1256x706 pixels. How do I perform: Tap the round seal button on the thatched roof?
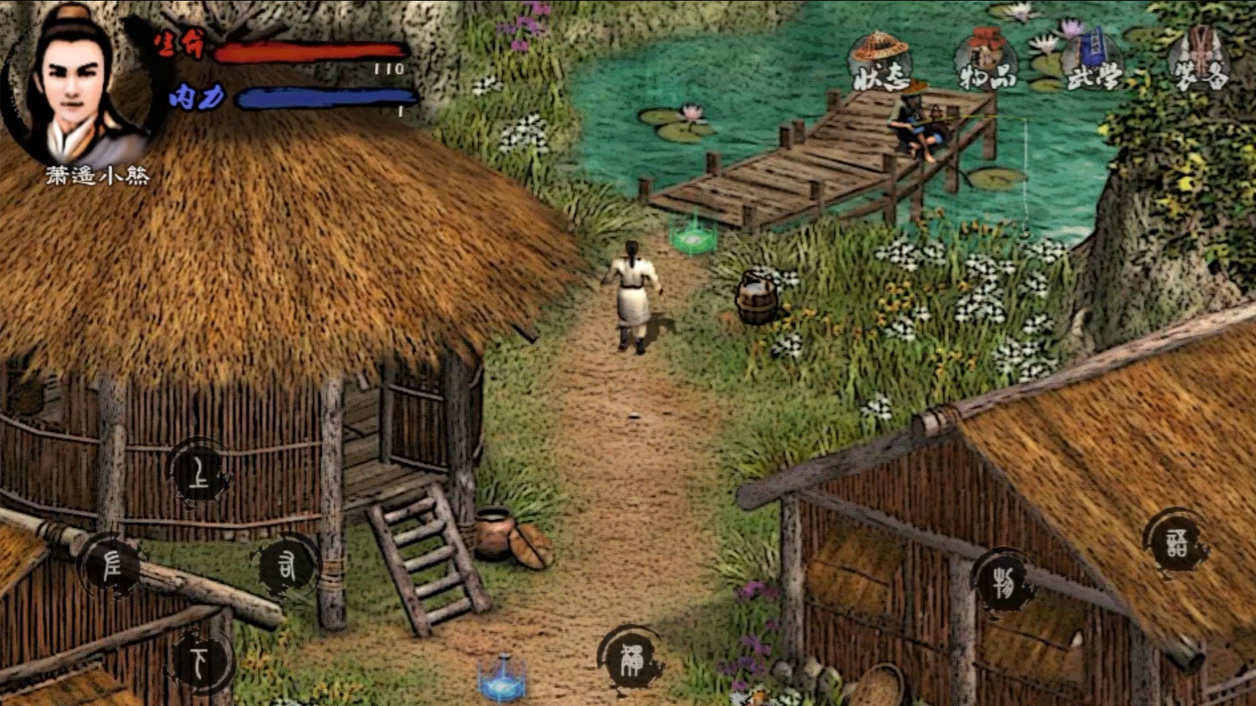click(1176, 540)
